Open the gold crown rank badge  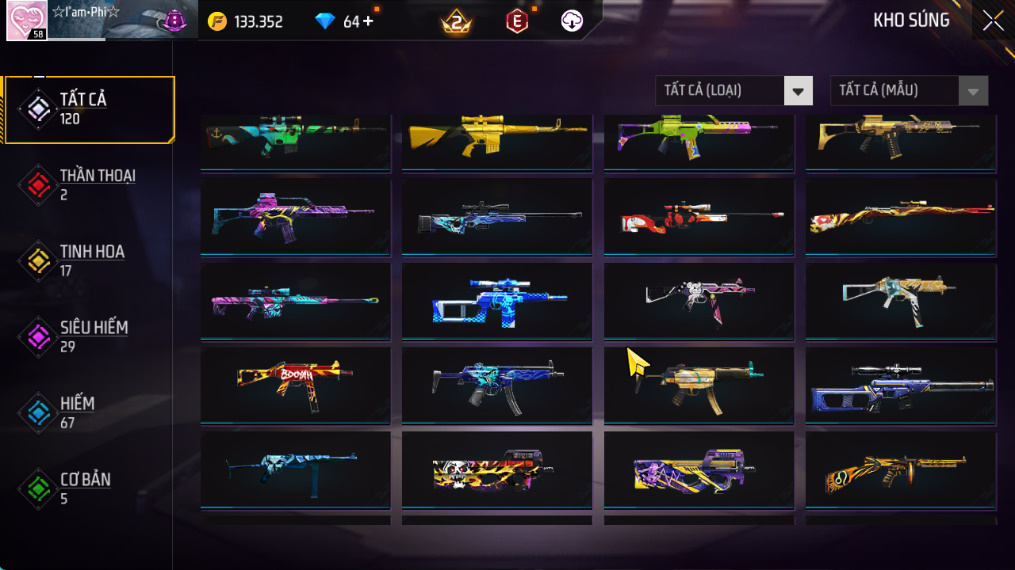(456, 21)
